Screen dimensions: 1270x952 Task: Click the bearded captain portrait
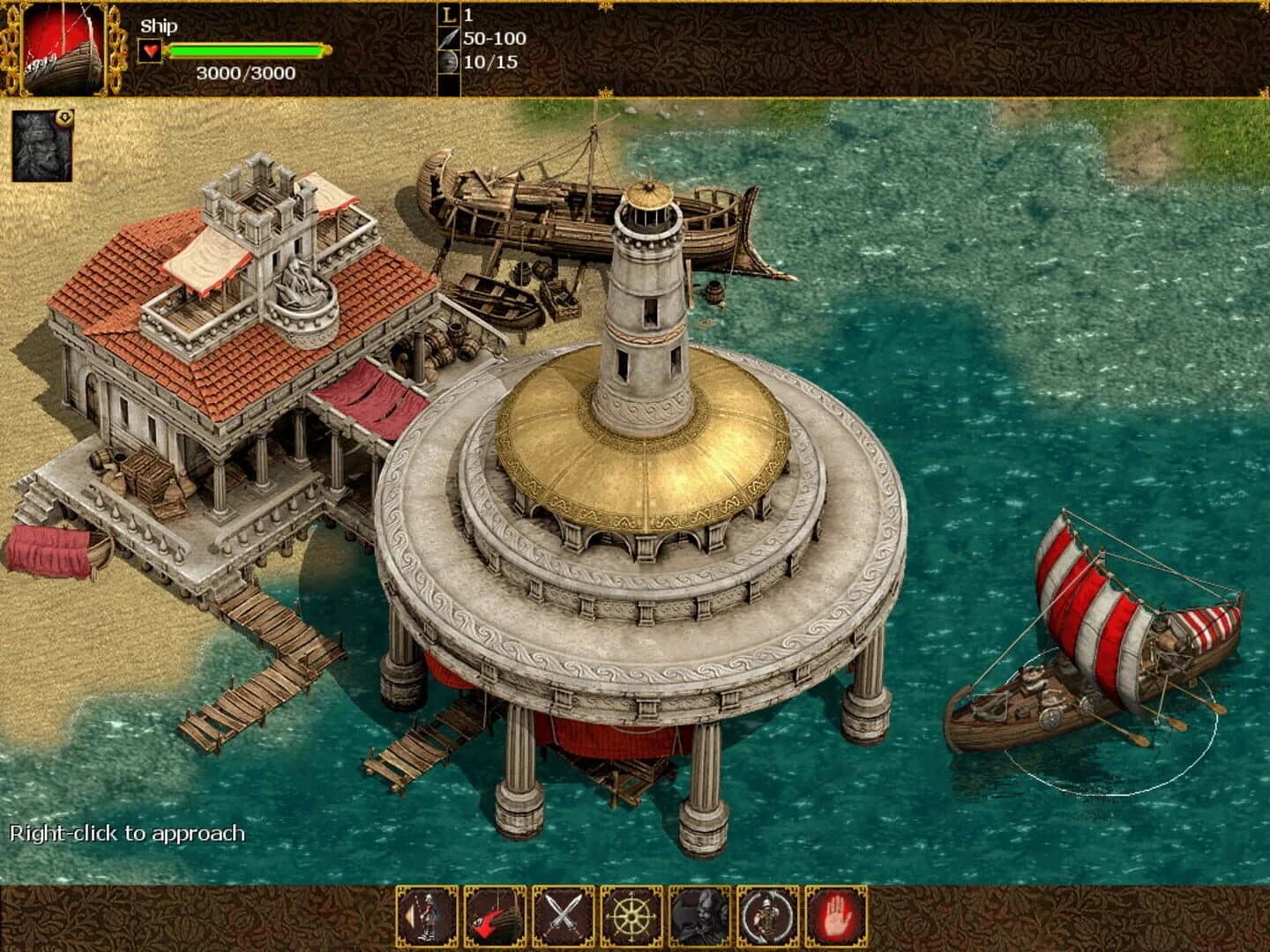[40, 144]
